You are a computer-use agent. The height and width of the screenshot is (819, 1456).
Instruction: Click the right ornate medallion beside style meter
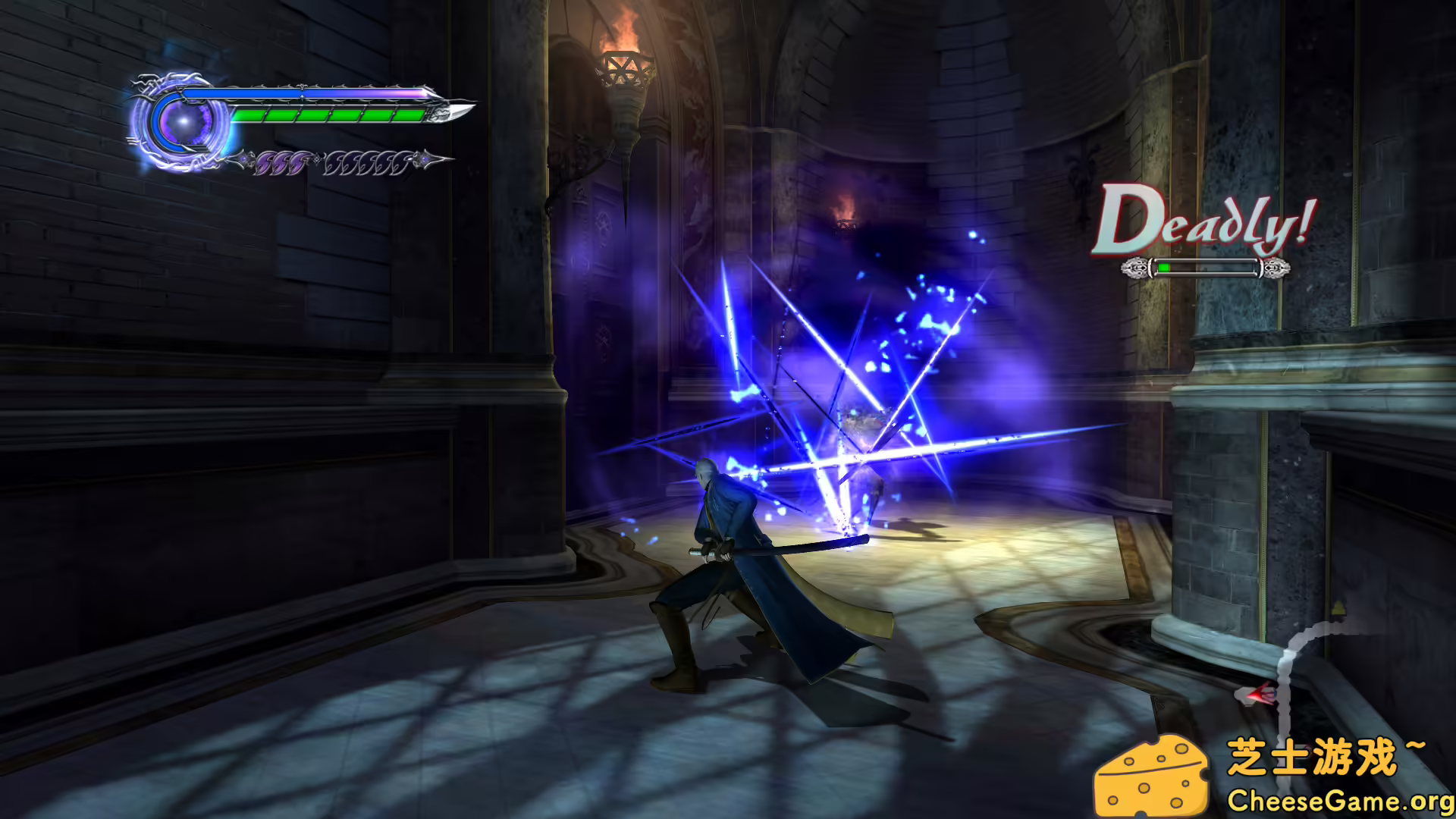click(x=1276, y=267)
